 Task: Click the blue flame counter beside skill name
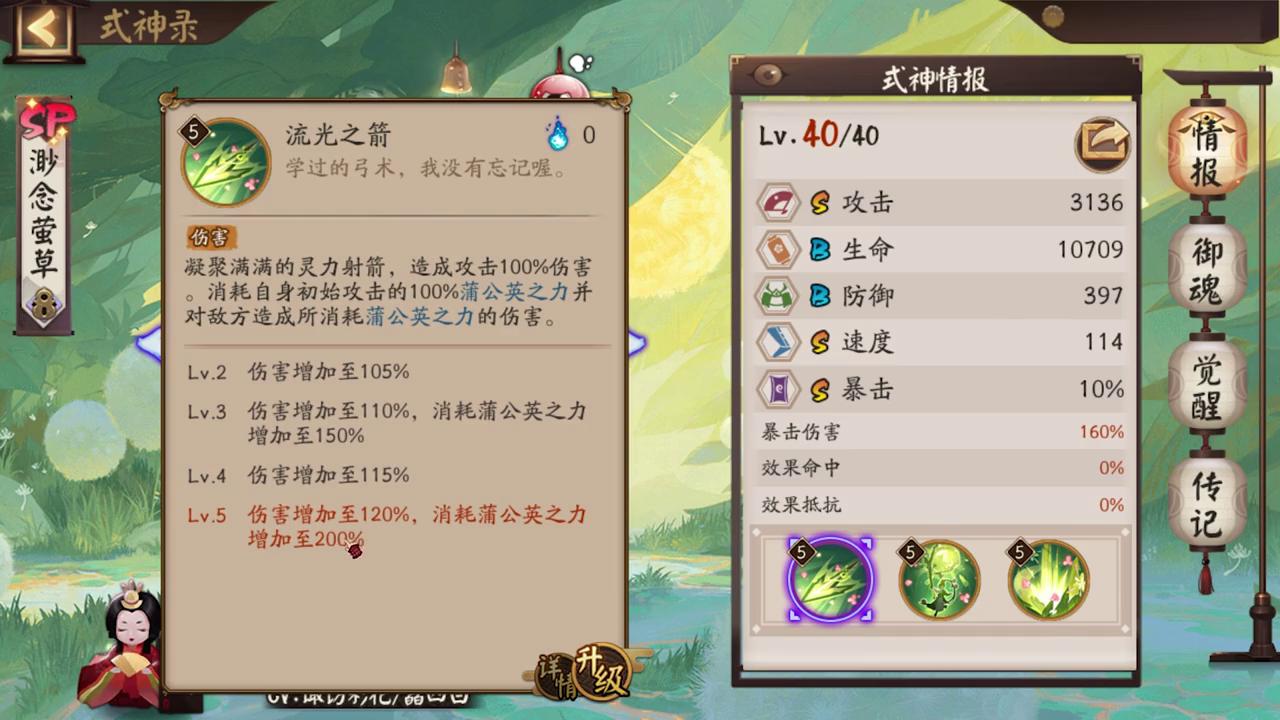[x=558, y=134]
